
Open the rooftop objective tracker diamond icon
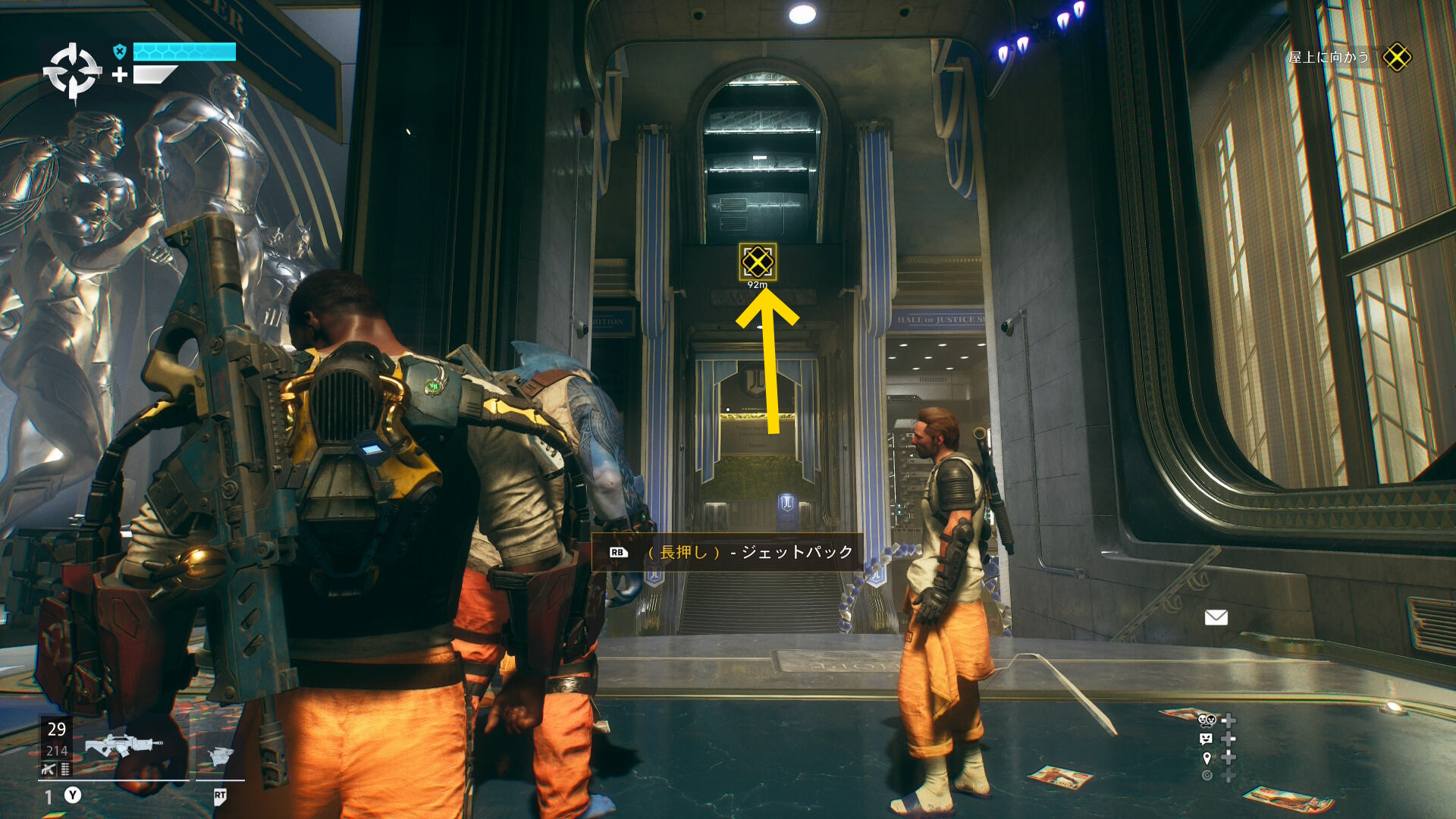click(x=1396, y=57)
